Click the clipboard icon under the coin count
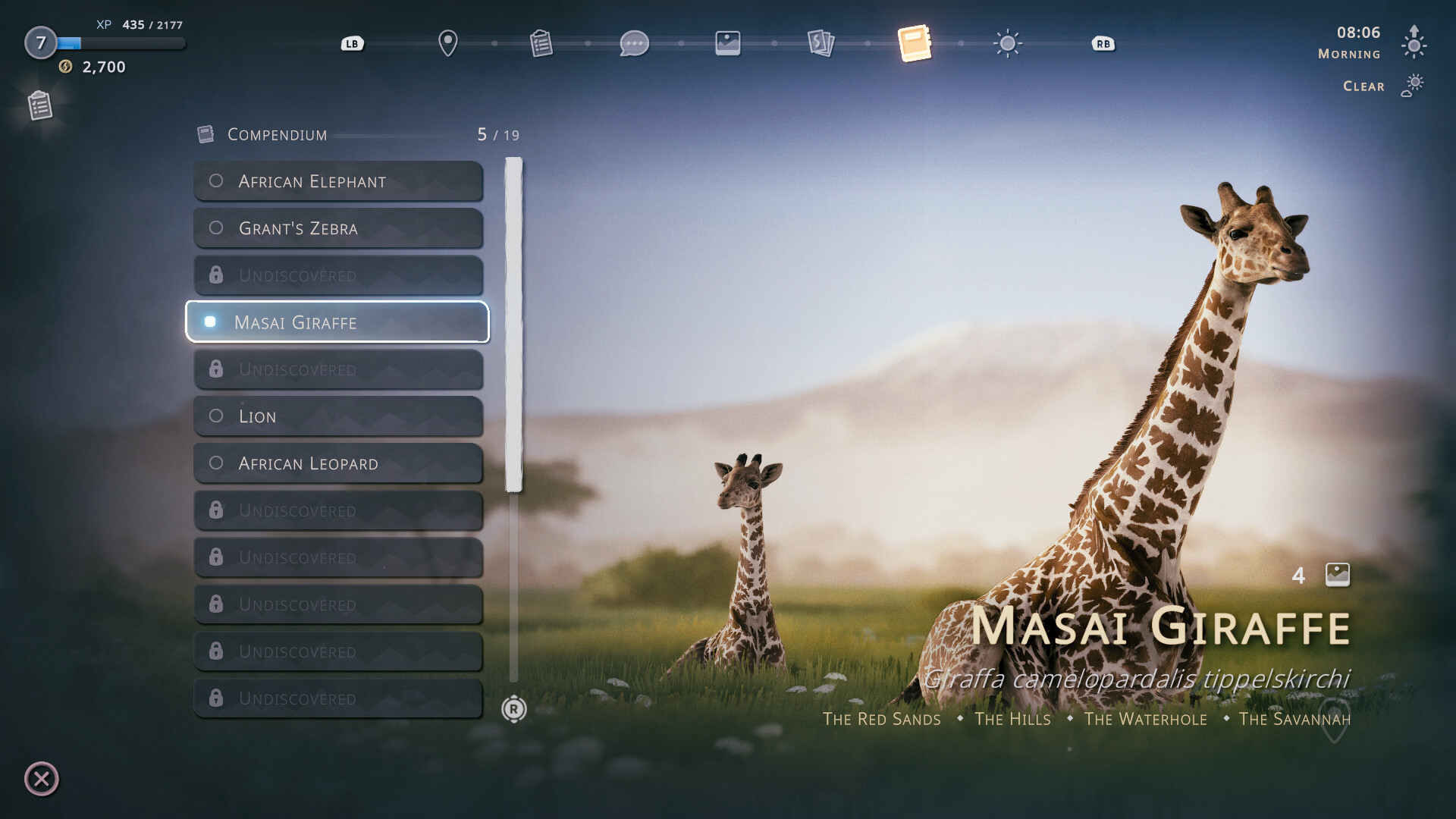The height and width of the screenshot is (819, 1456). pos(40,105)
